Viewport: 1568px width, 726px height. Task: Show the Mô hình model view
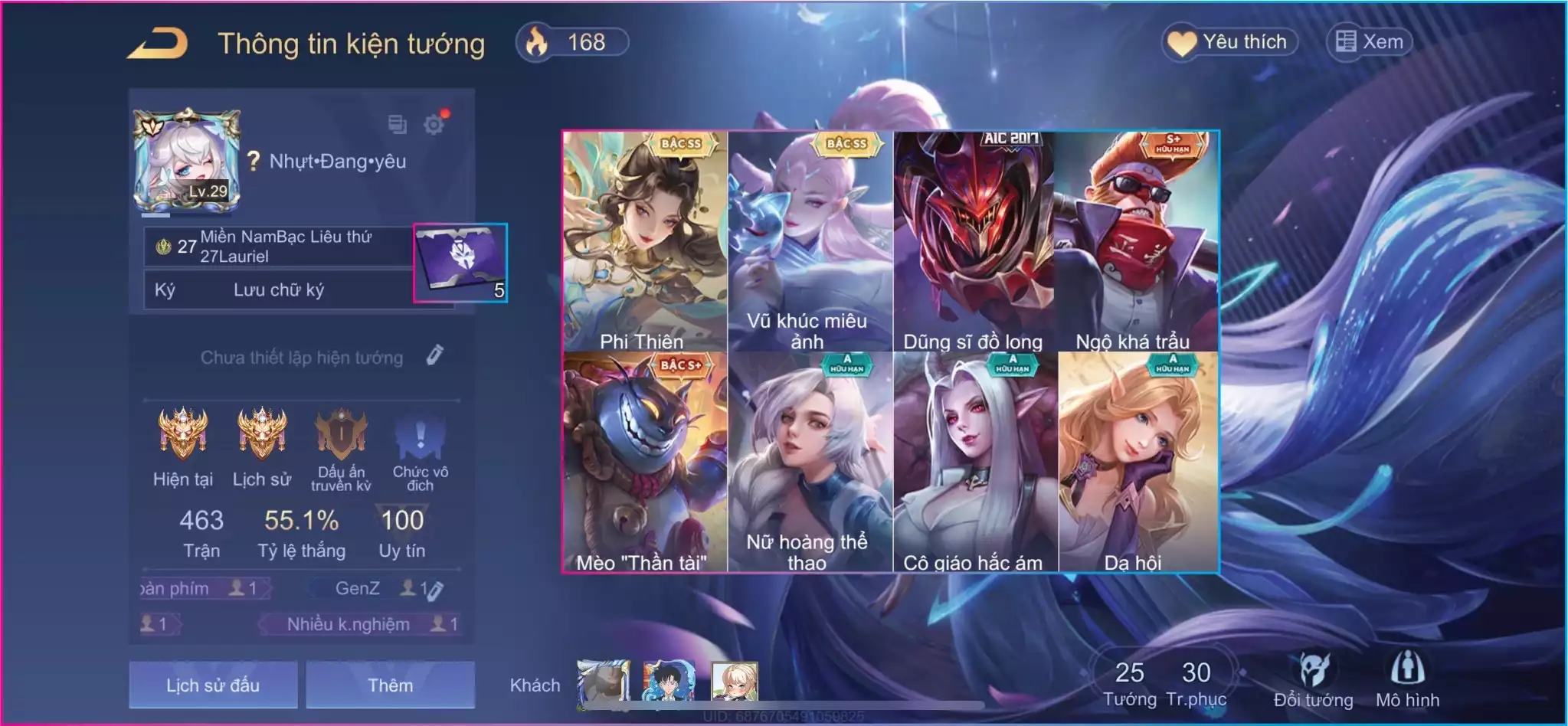(1407, 679)
